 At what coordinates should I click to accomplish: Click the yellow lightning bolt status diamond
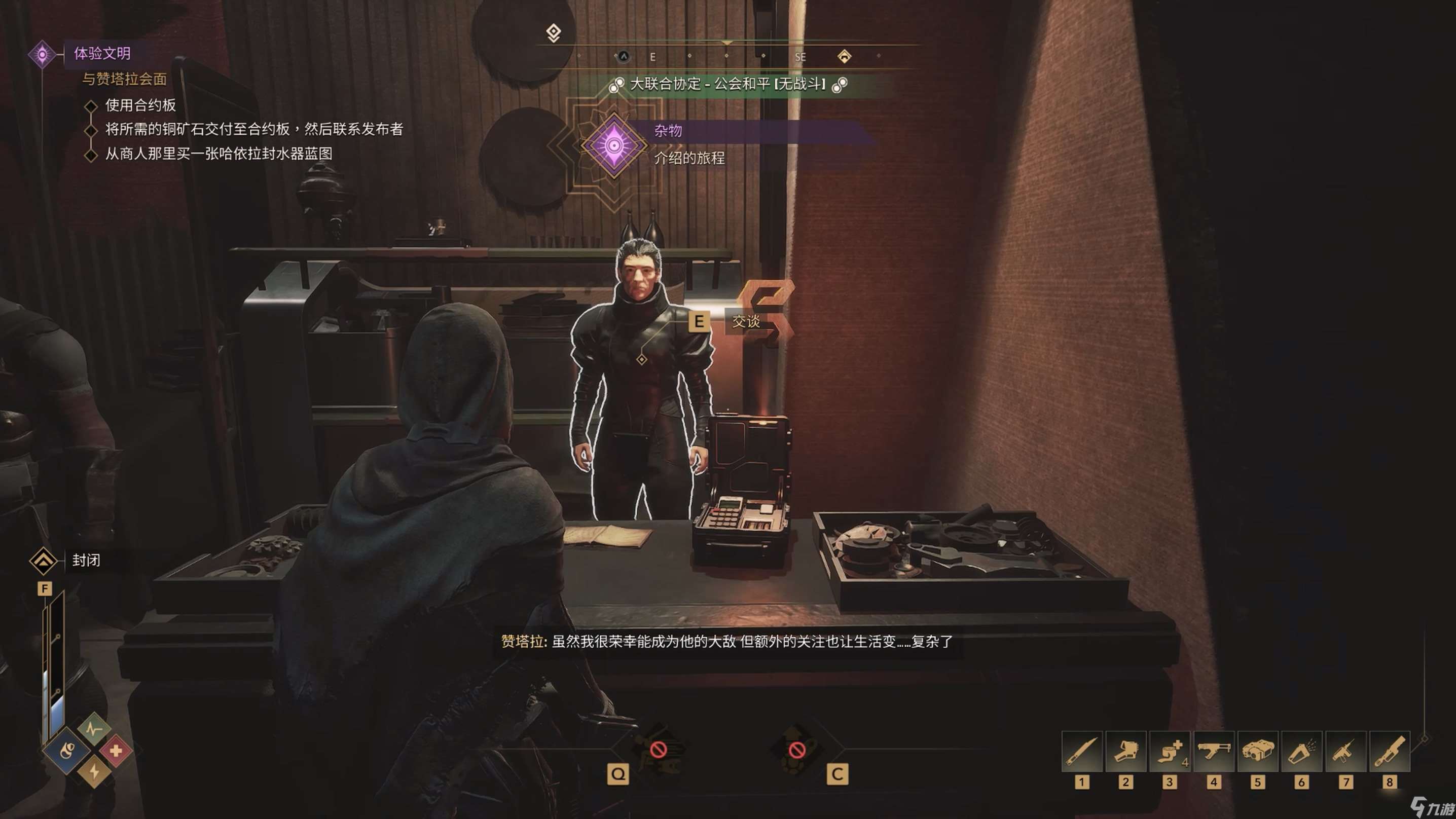[94, 771]
